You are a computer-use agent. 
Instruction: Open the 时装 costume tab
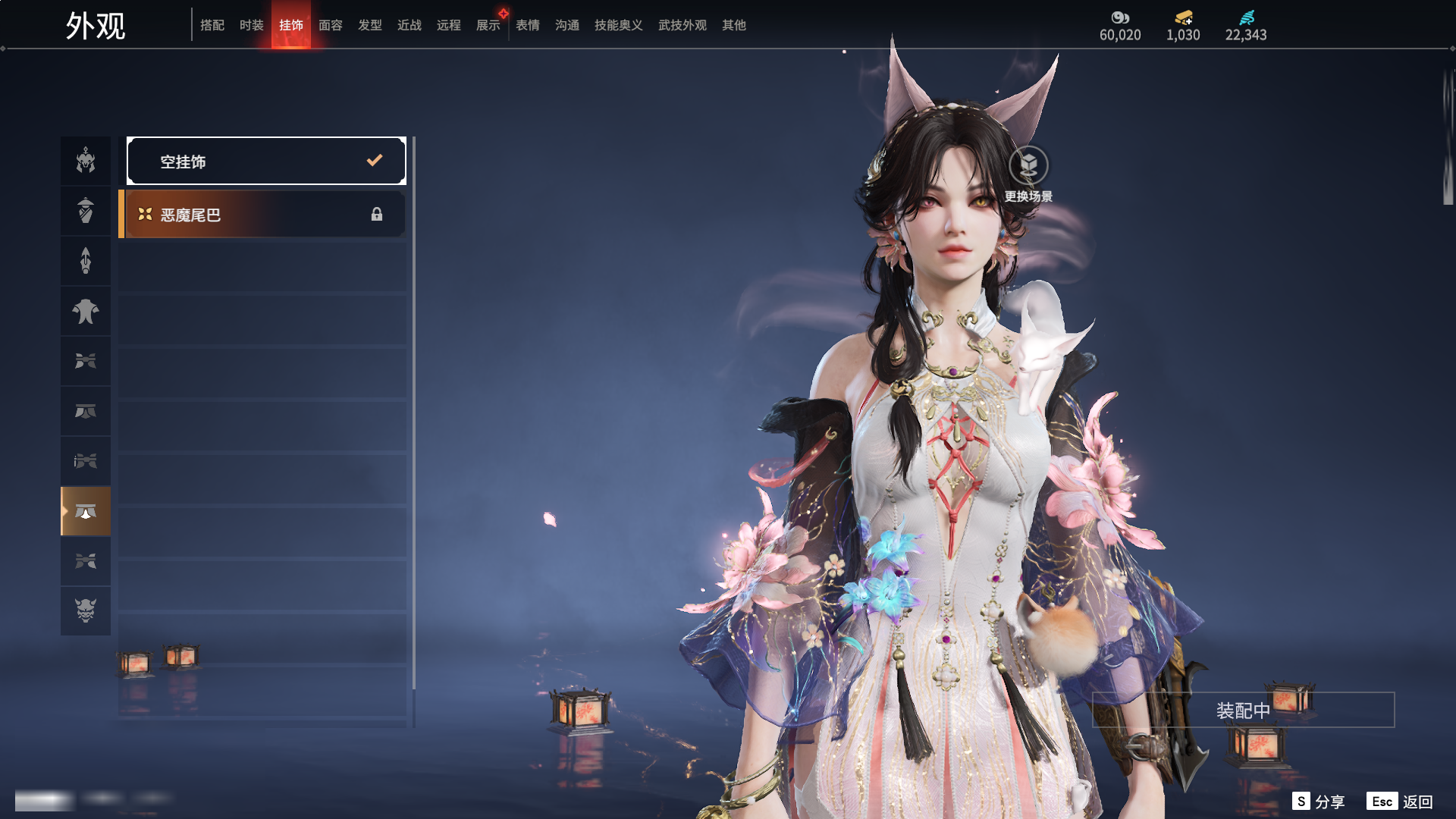tap(252, 25)
